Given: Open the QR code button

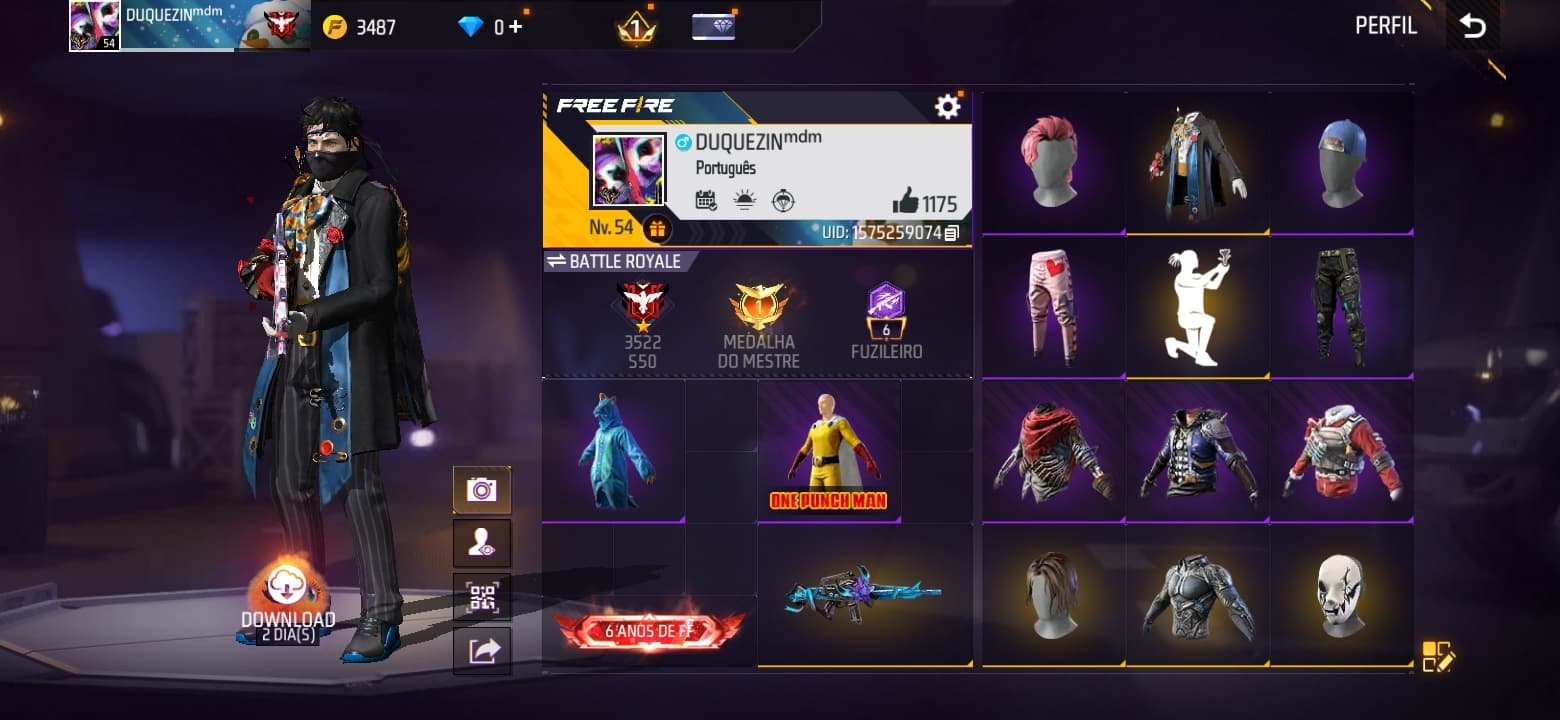Looking at the screenshot, I should pos(481,597).
